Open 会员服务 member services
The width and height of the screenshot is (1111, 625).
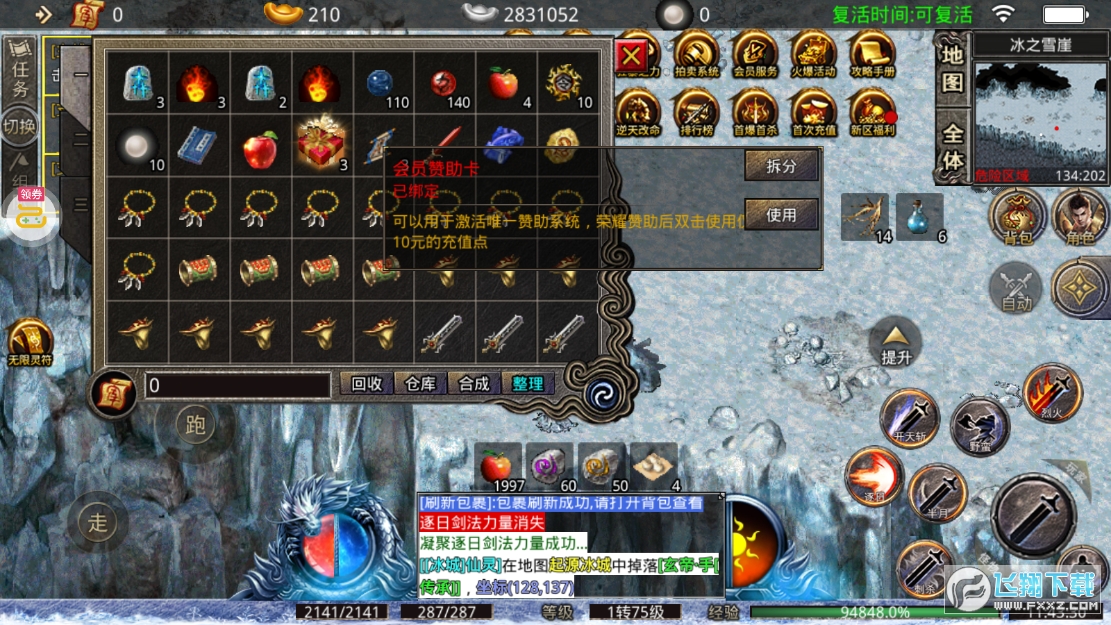point(755,55)
